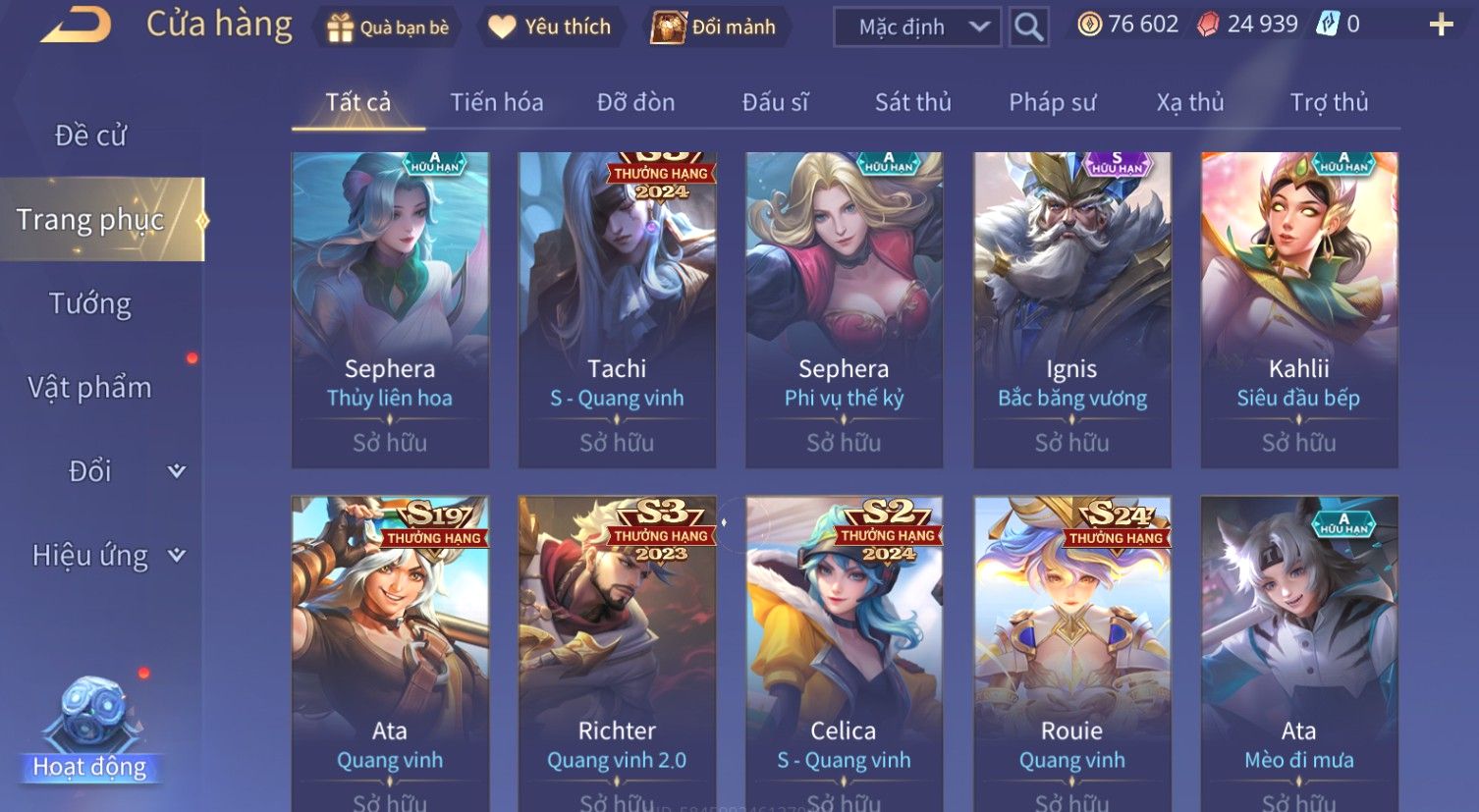Image resolution: width=1479 pixels, height=812 pixels.
Task: Switch to the Tiến hóa tab
Action: [x=496, y=102]
